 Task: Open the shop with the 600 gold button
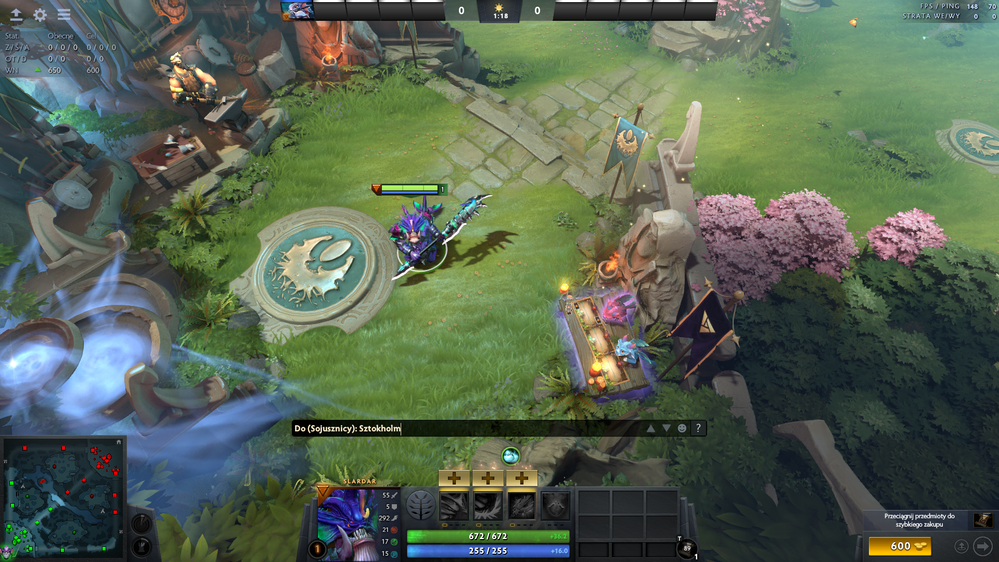(899, 546)
